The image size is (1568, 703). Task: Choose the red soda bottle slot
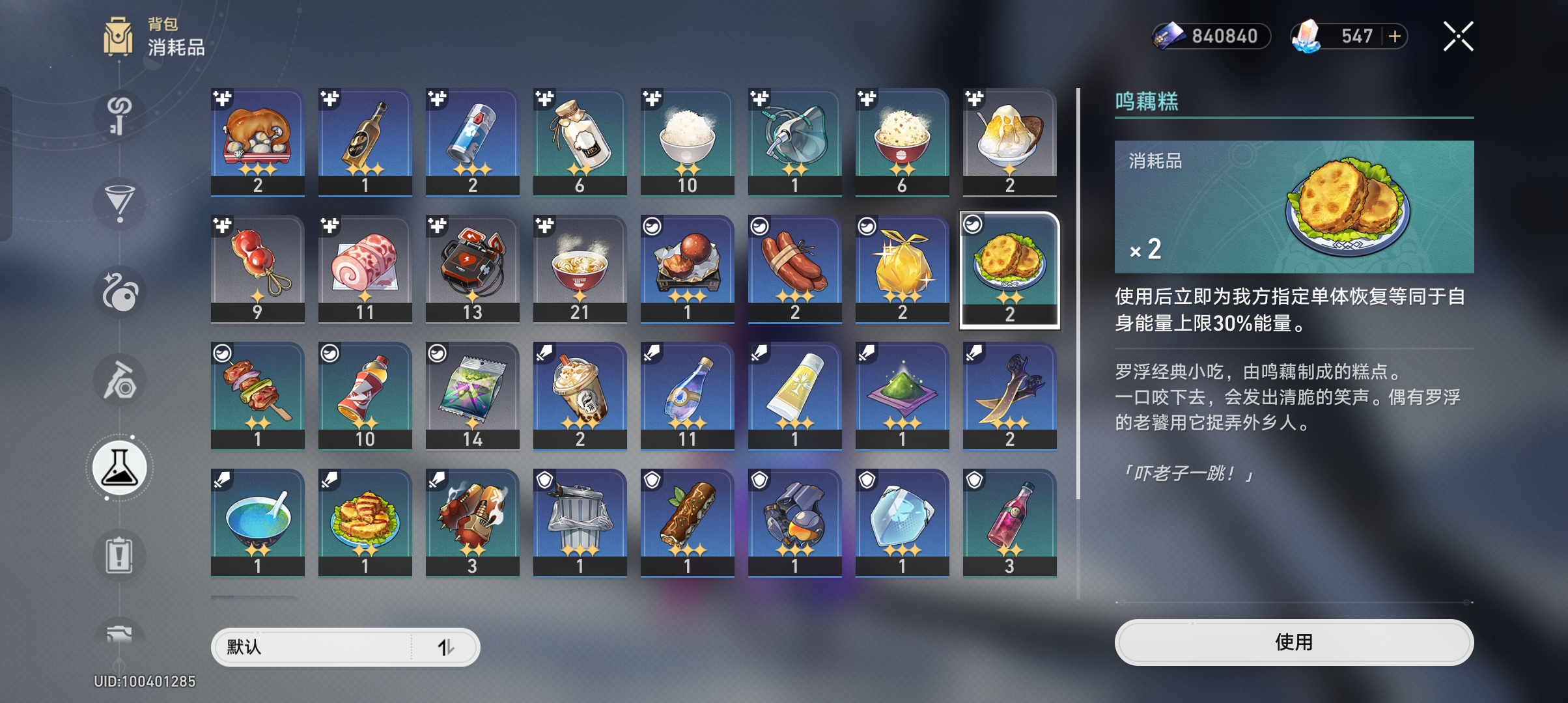(x=365, y=395)
